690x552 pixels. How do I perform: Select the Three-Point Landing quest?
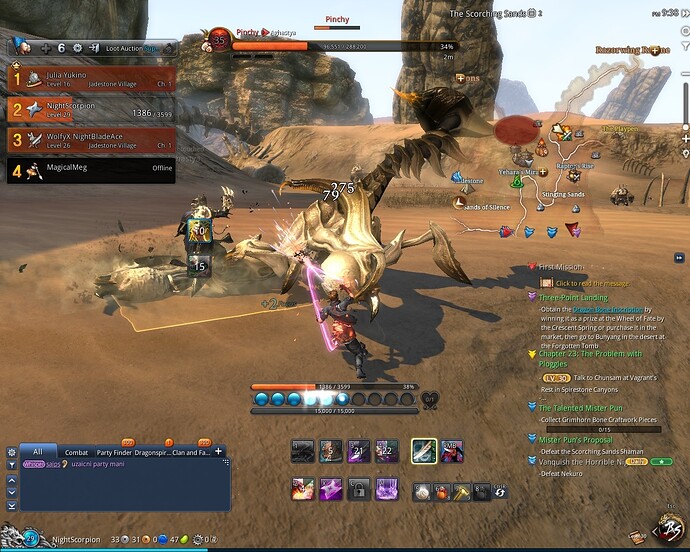tap(573, 297)
